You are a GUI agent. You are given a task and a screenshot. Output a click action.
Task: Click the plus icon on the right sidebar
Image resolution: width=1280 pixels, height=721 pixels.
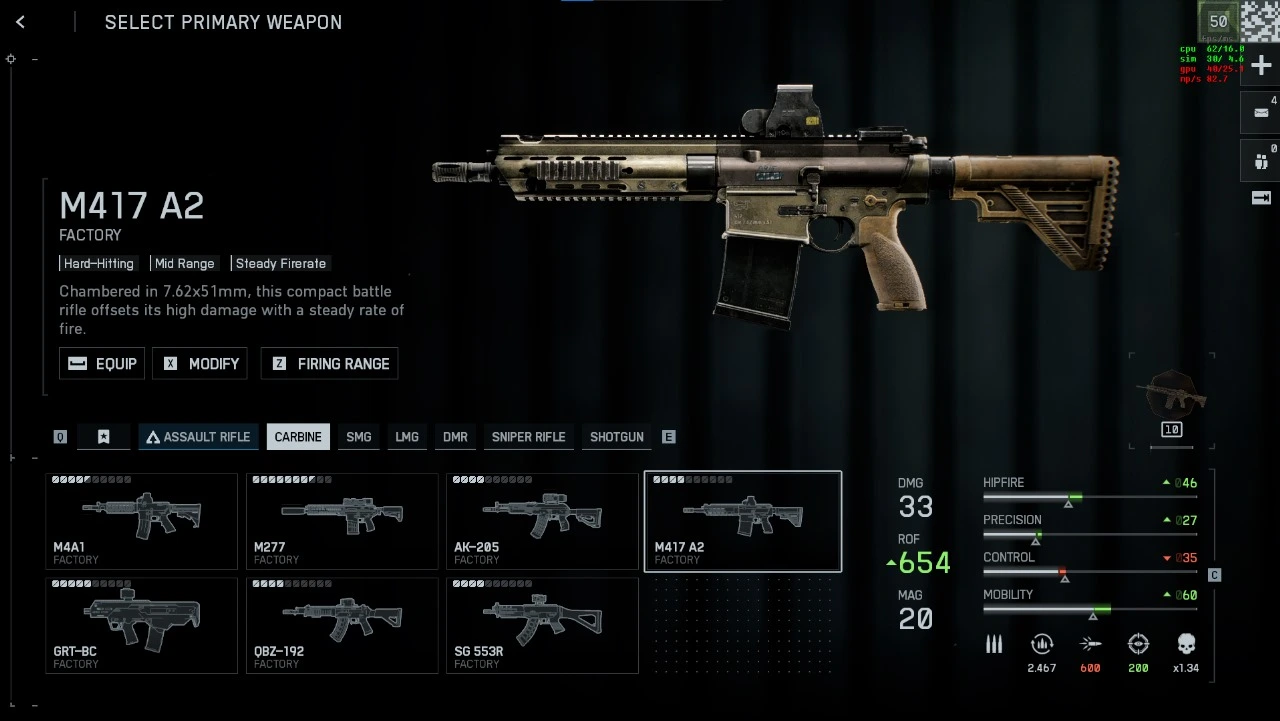(x=1261, y=65)
